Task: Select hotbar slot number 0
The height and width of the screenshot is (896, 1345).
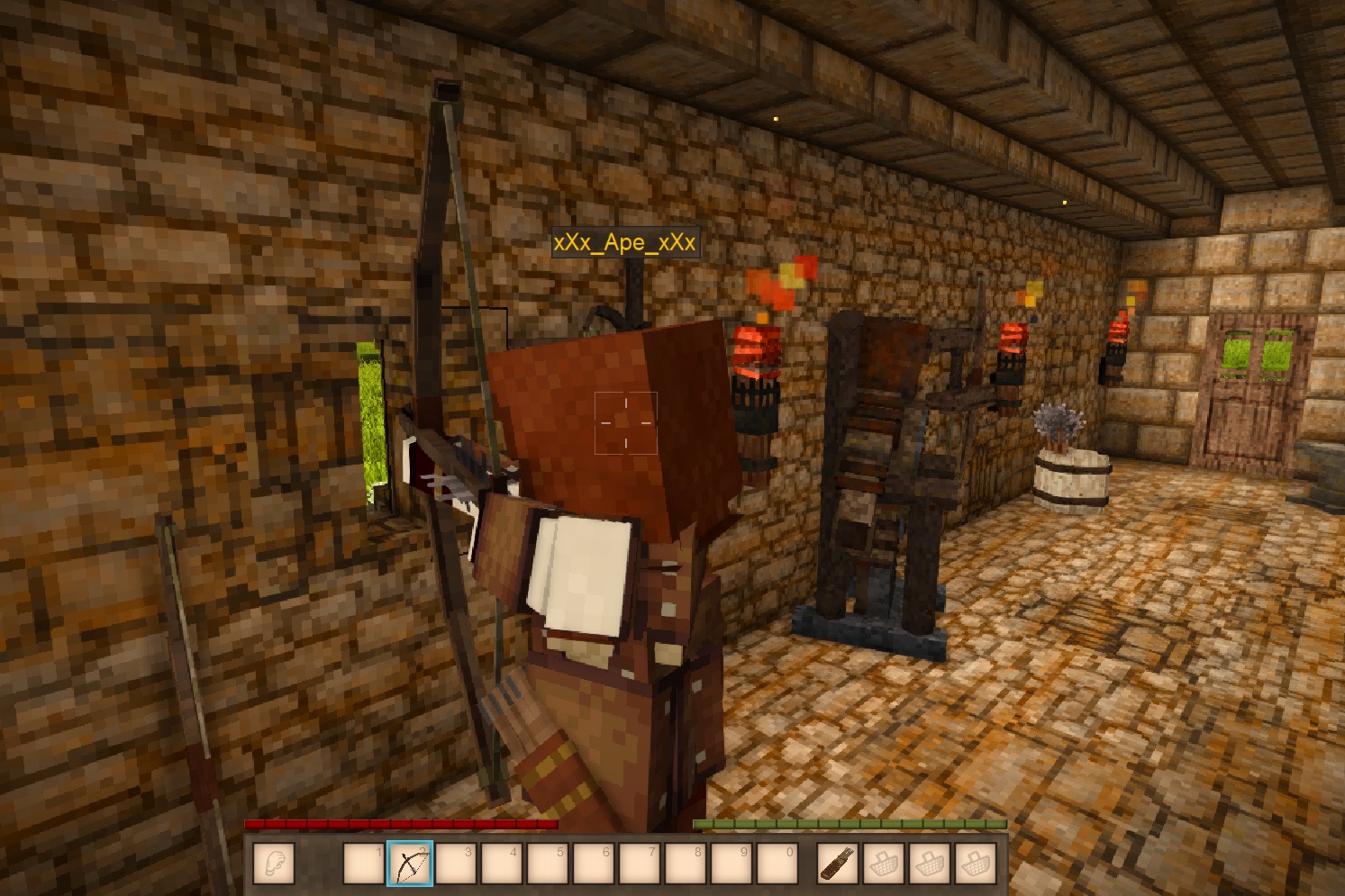Action: 777,864
